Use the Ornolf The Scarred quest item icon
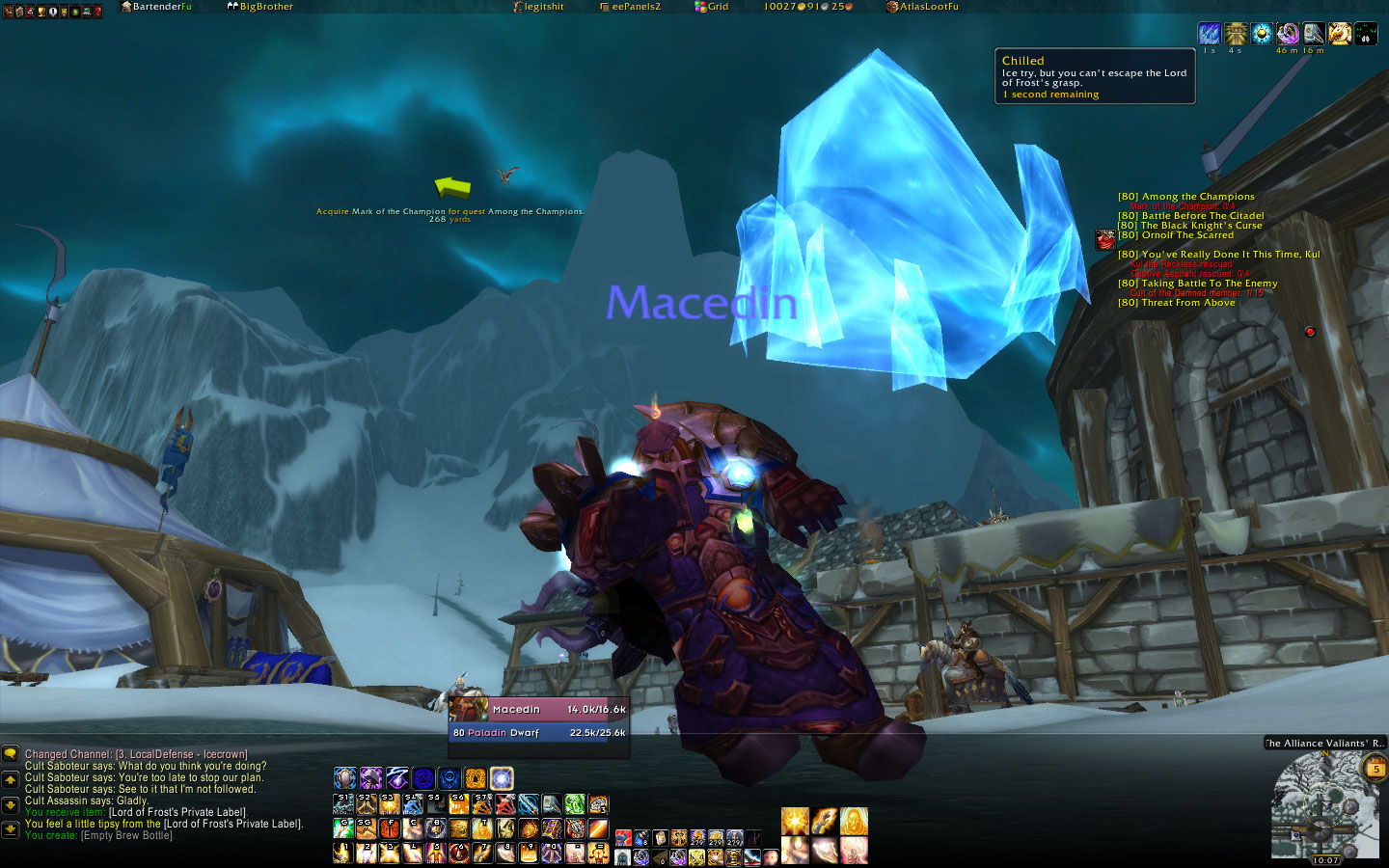This screenshot has height=868, width=1389. tap(1105, 239)
